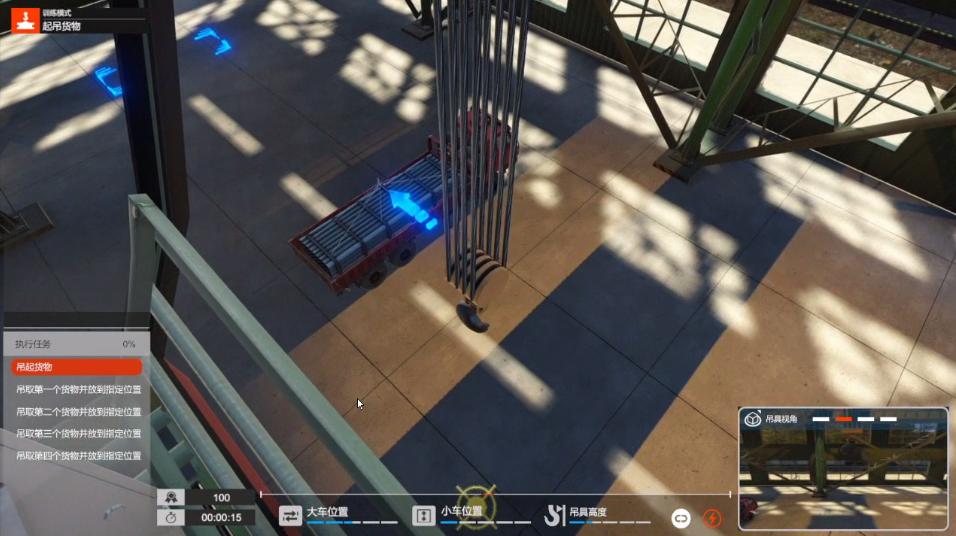Toggle the orange lightning bolt button
956x536 pixels.
point(712,518)
